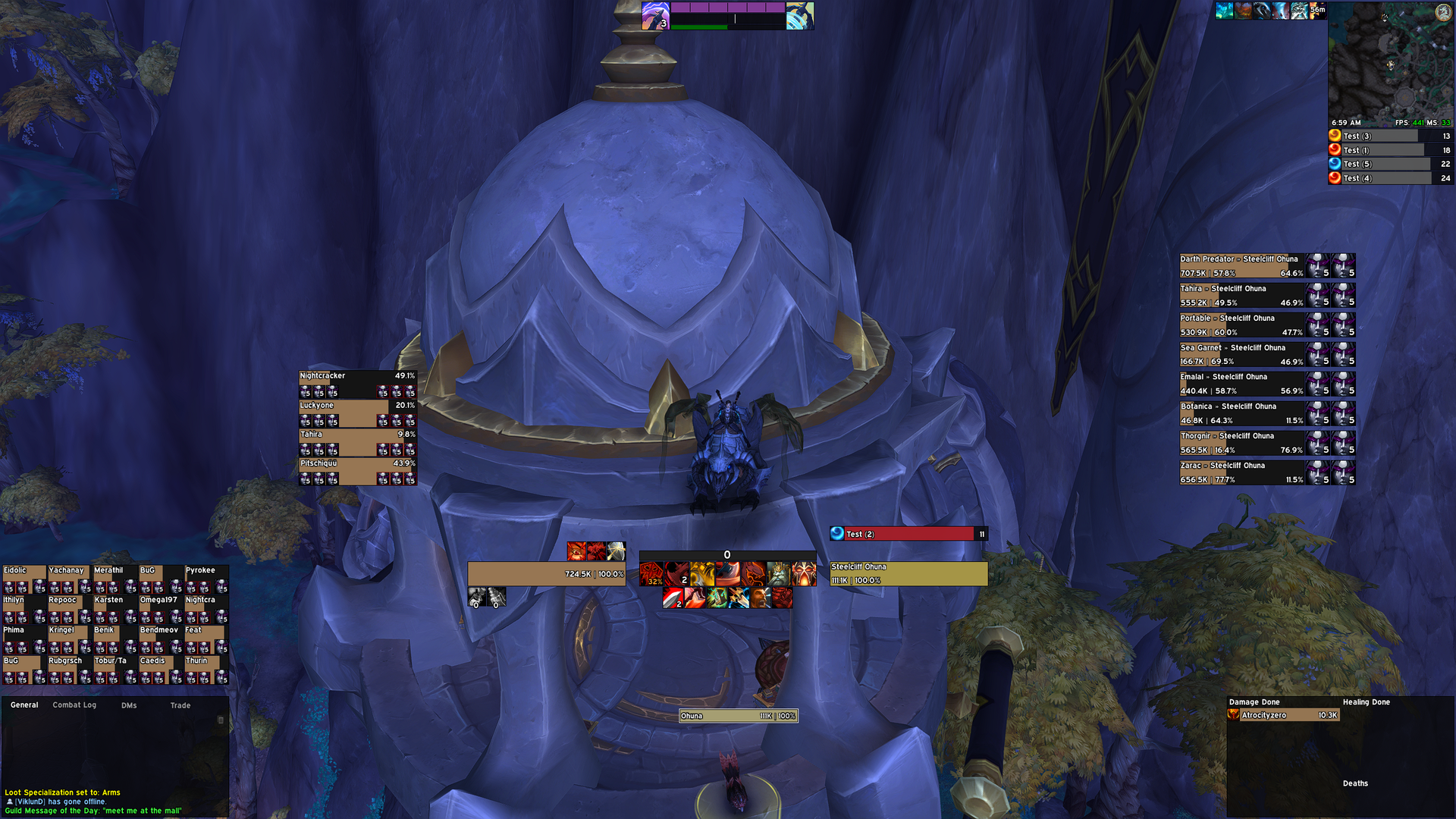The width and height of the screenshot is (1456, 819).
Task: Select the Sea Garnet enemy frame
Action: (x=1241, y=355)
